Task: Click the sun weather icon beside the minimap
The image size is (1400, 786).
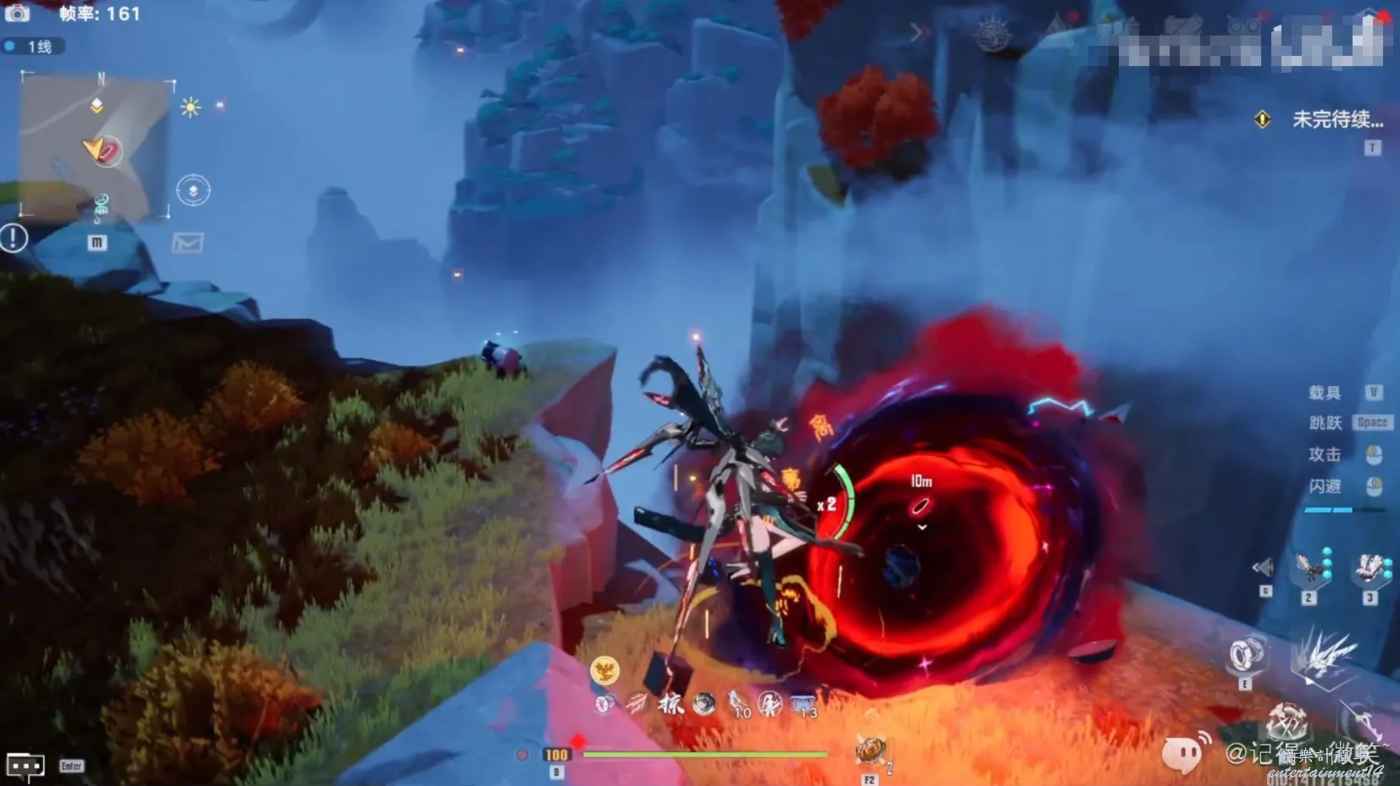Action: coord(190,107)
